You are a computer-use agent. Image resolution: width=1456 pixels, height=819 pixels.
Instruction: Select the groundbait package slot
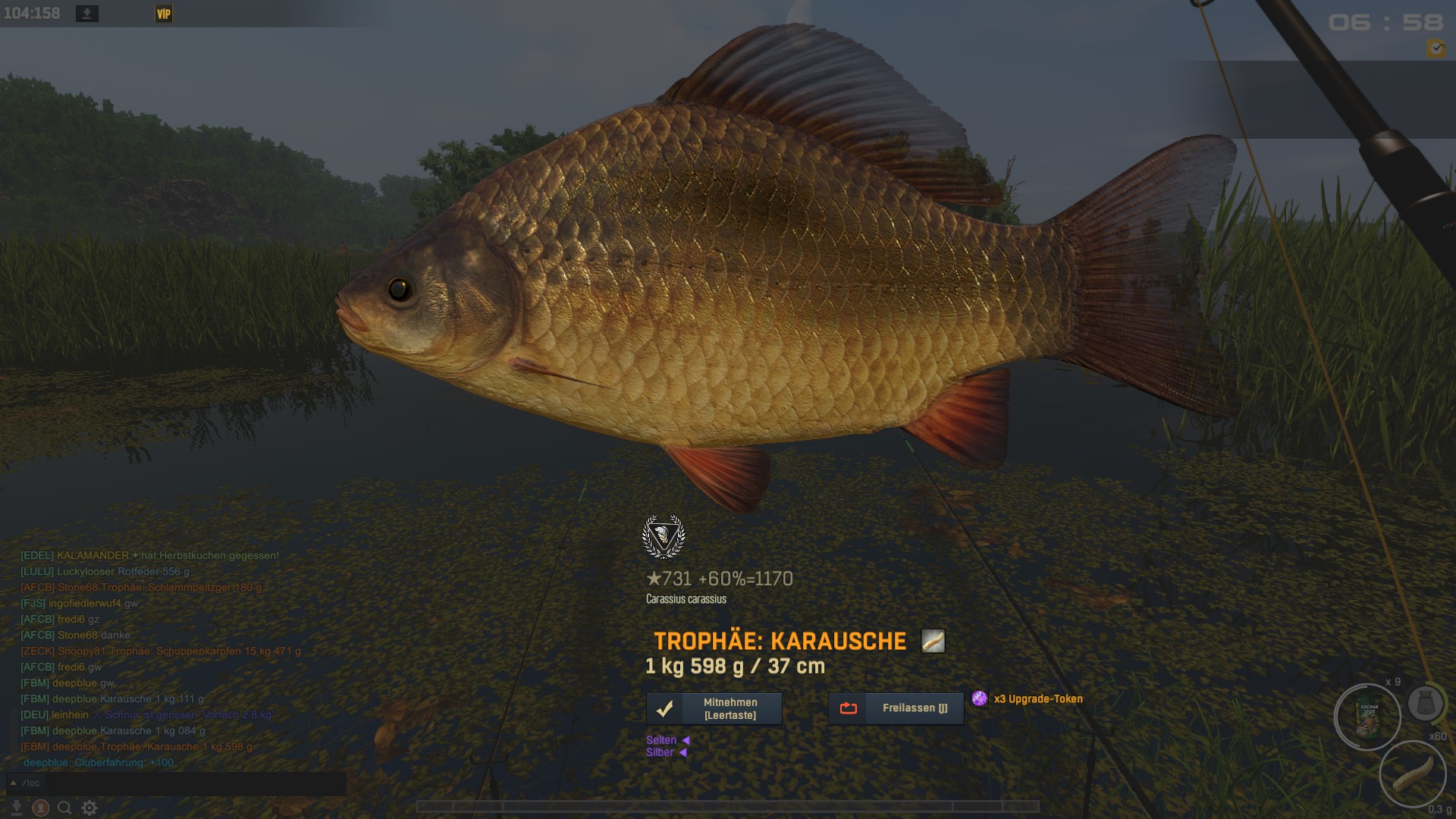pyautogui.click(x=1369, y=717)
